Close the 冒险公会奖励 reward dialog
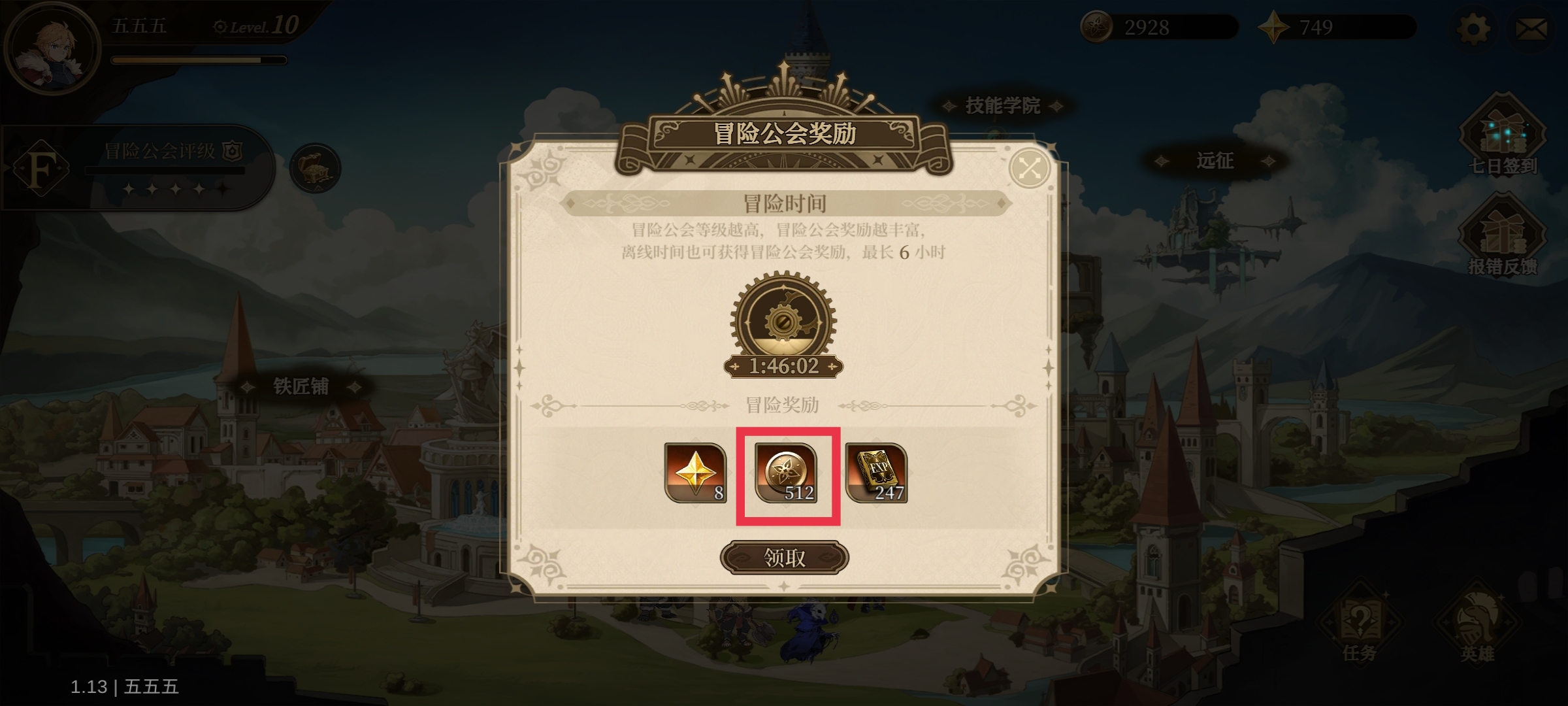This screenshot has height=706, width=1568. coord(1031,169)
